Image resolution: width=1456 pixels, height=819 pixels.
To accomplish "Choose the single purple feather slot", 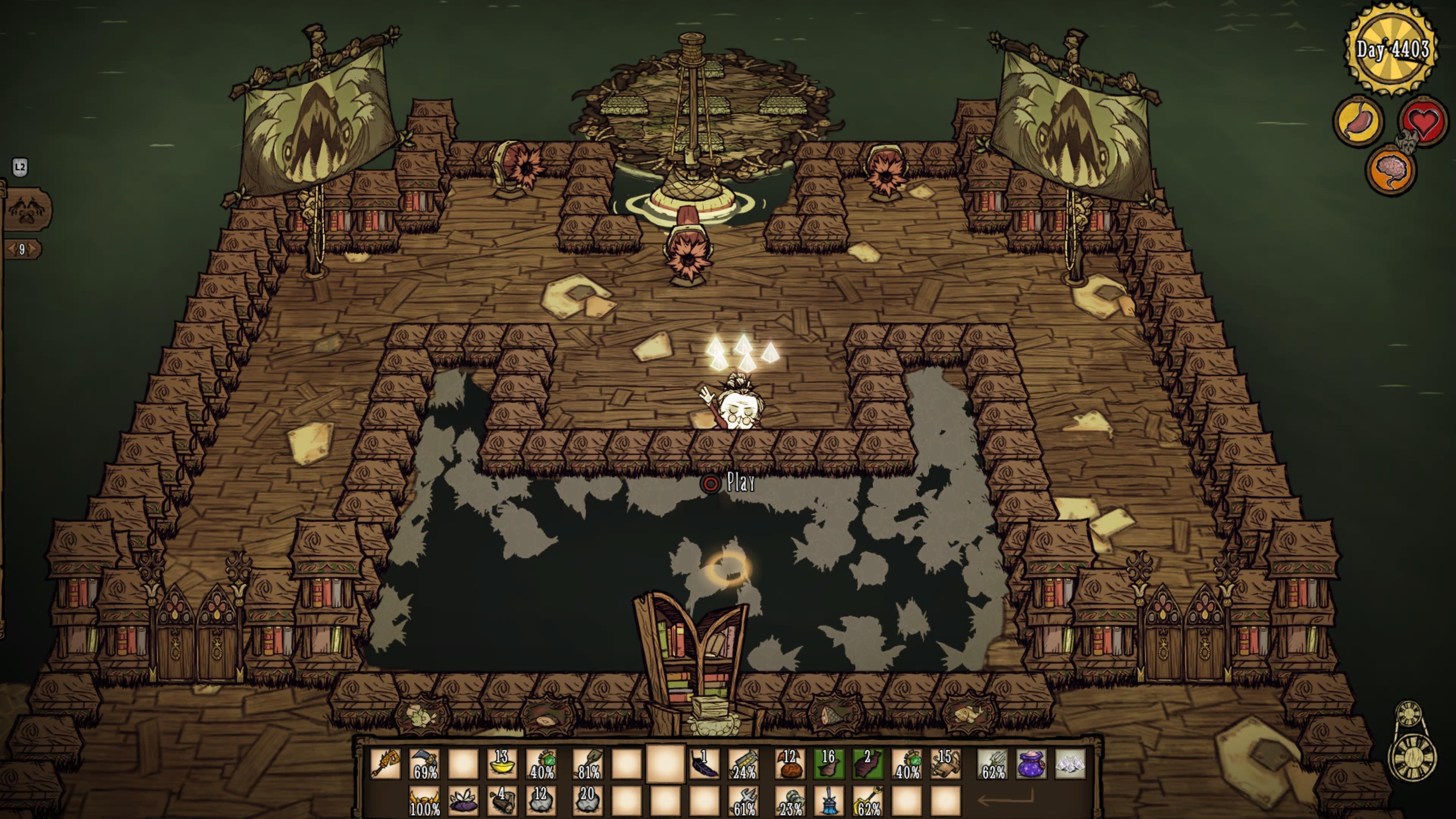I will pos(704,764).
